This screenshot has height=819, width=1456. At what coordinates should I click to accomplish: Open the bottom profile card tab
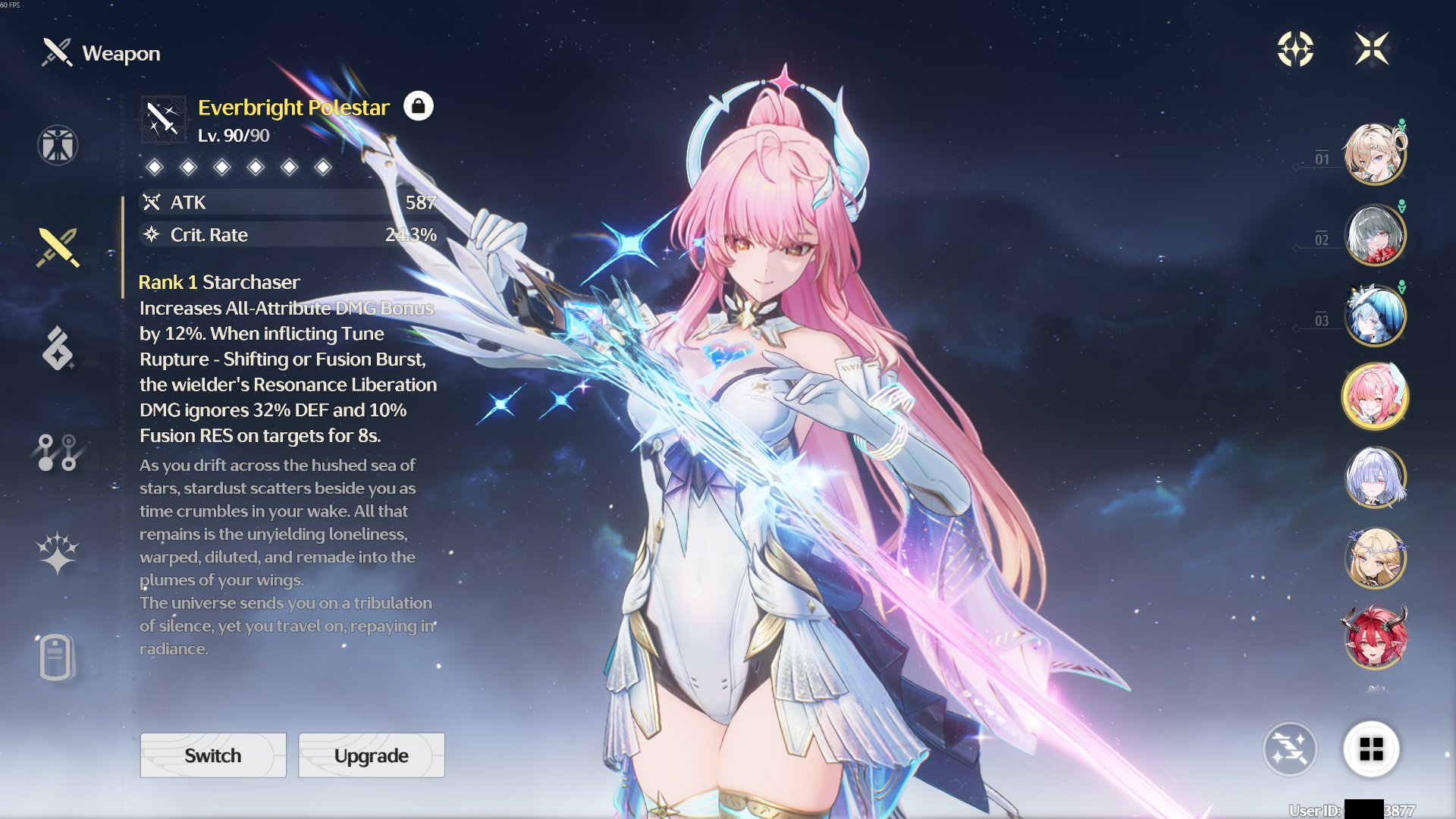click(x=56, y=657)
